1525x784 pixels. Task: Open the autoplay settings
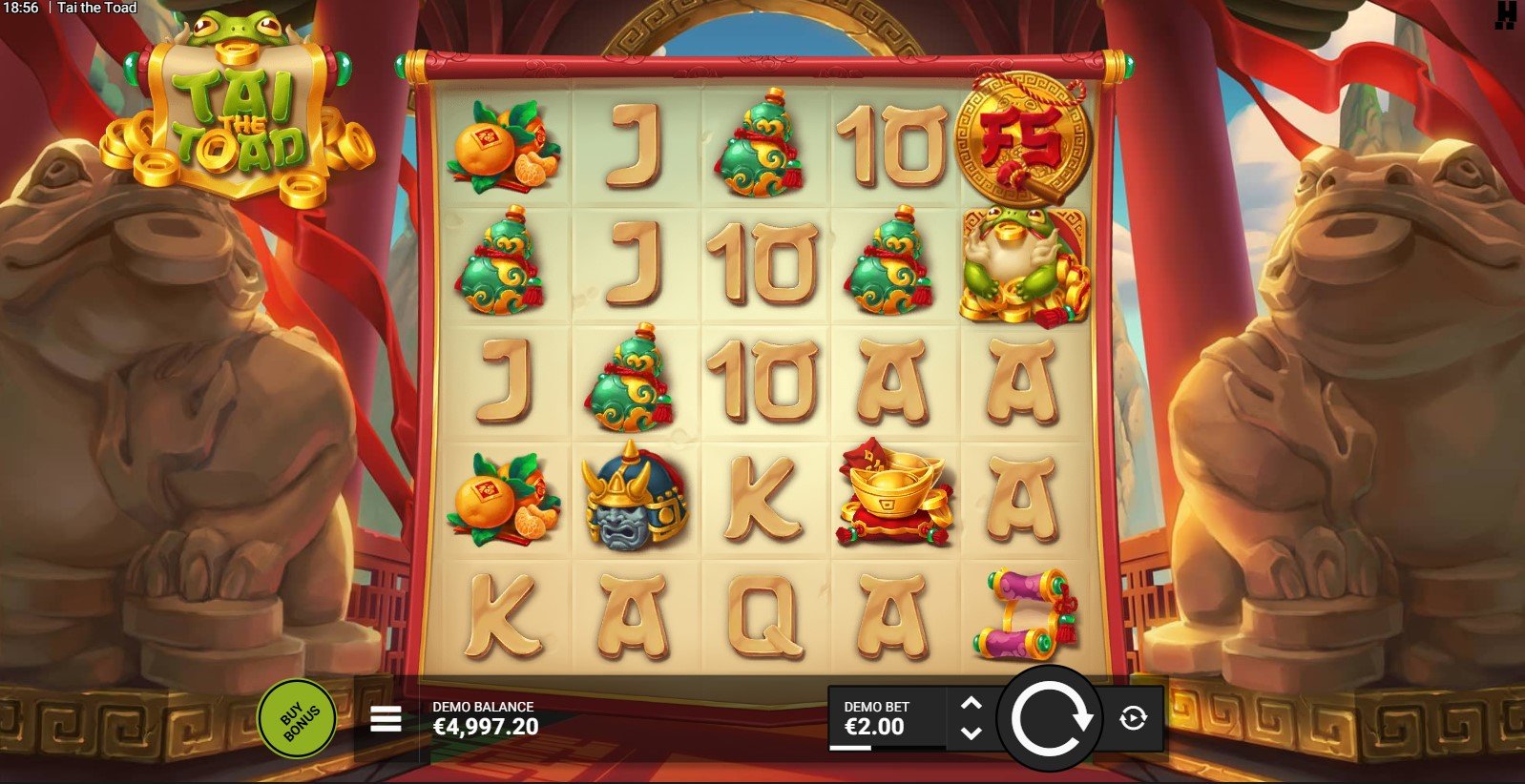point(1133,718)
